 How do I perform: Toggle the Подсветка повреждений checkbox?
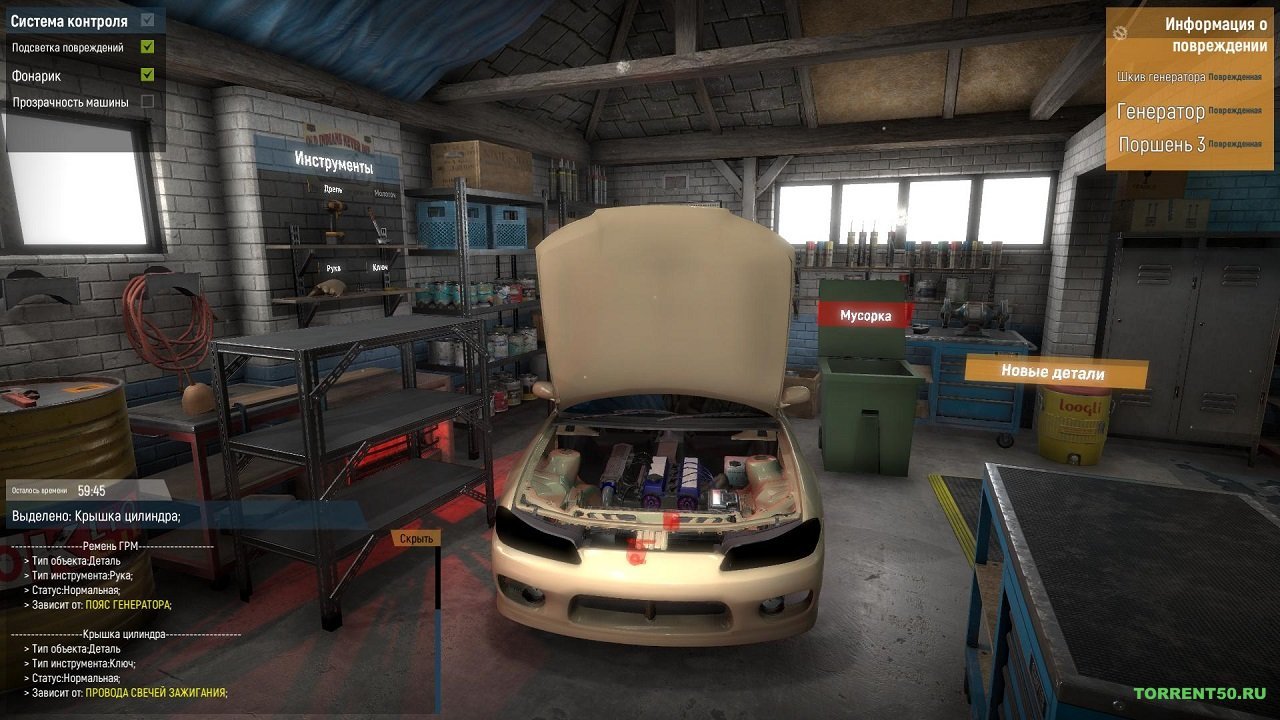pos(146,45)
